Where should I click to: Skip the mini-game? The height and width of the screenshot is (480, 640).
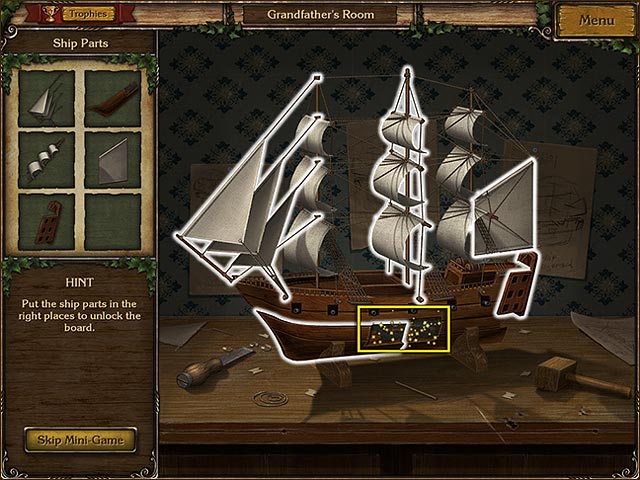(x=80, y=439)
